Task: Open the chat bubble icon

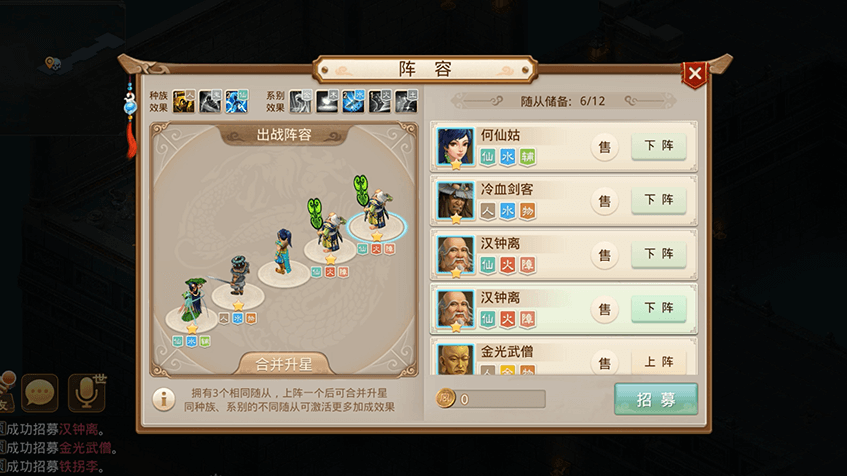Action: (40, 391)
